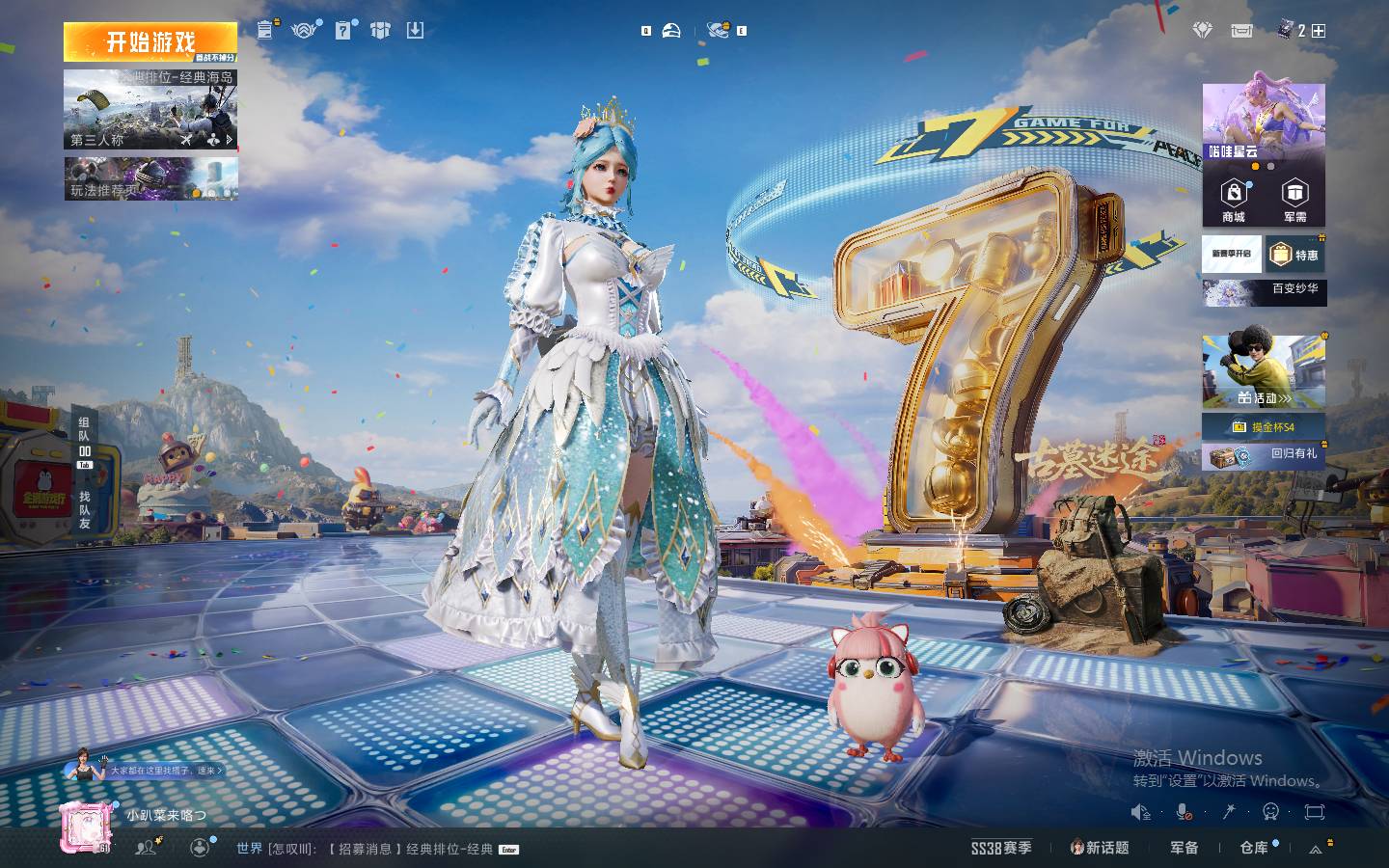Image resolution: width=1389 pixels, height=868 pixels.
Task: Click the orange 开始游戏 start button
Action: click(150, 42)
